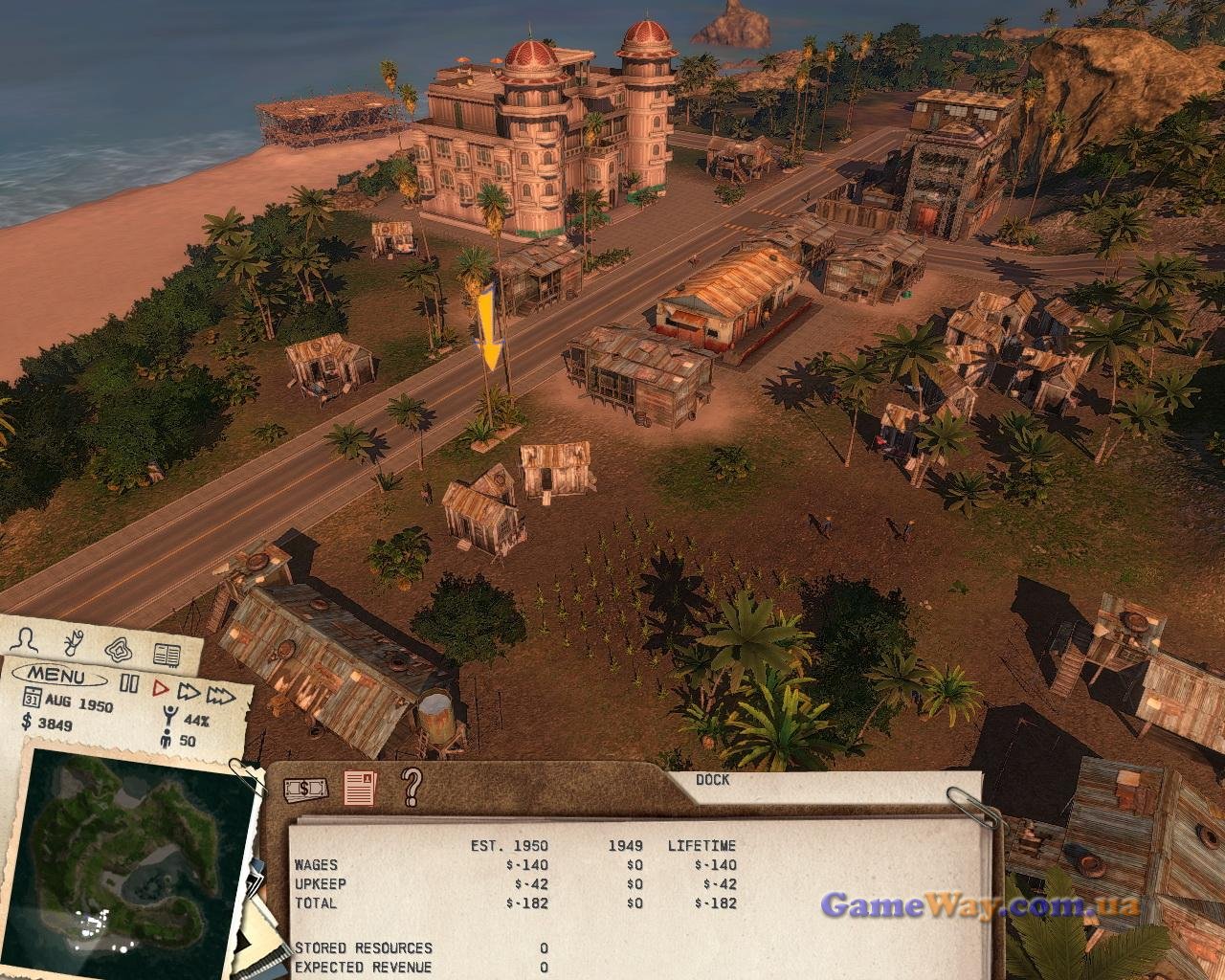Pause the game speed
The width and height of the screenshot is (1225, 980).
tap(129, 684)
